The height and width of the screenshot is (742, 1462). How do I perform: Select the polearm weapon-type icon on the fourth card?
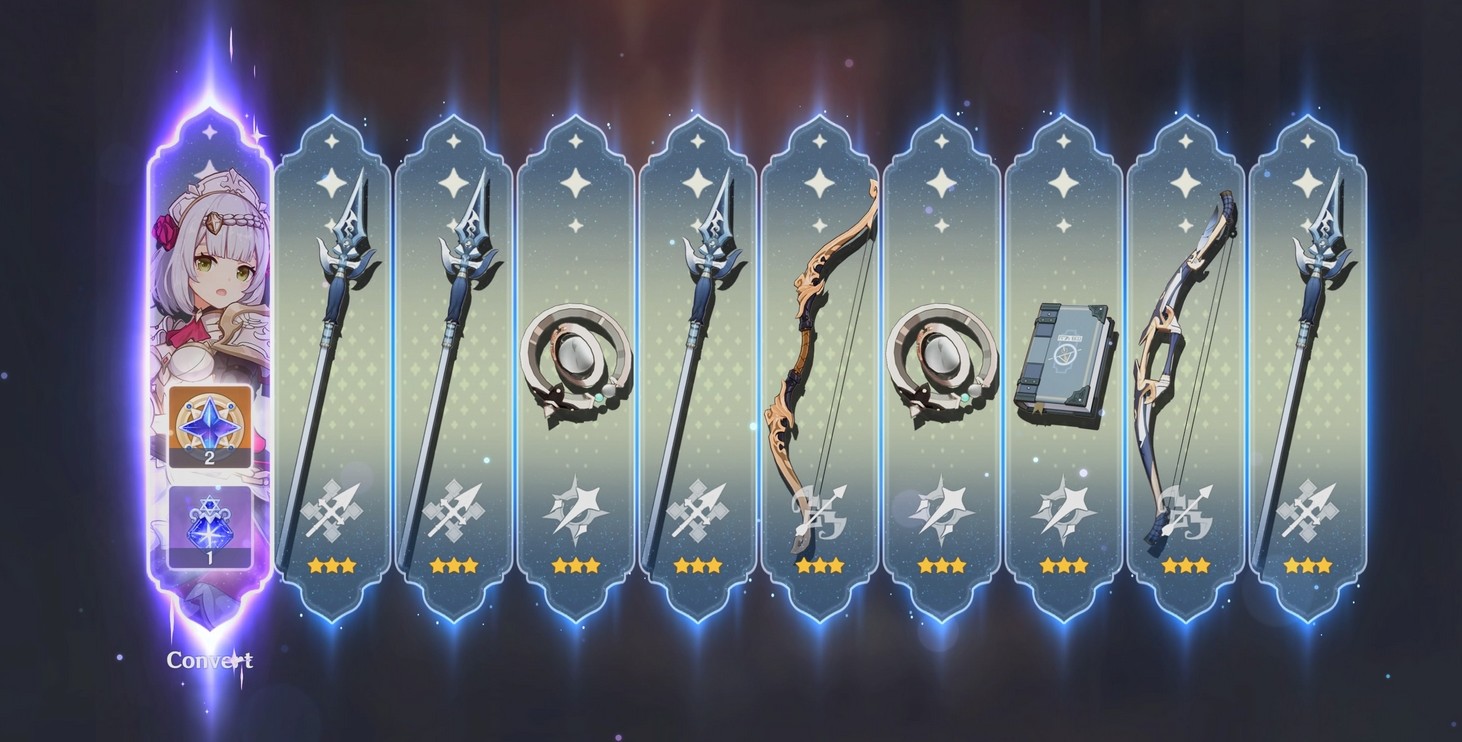click(x=697, y=508)
